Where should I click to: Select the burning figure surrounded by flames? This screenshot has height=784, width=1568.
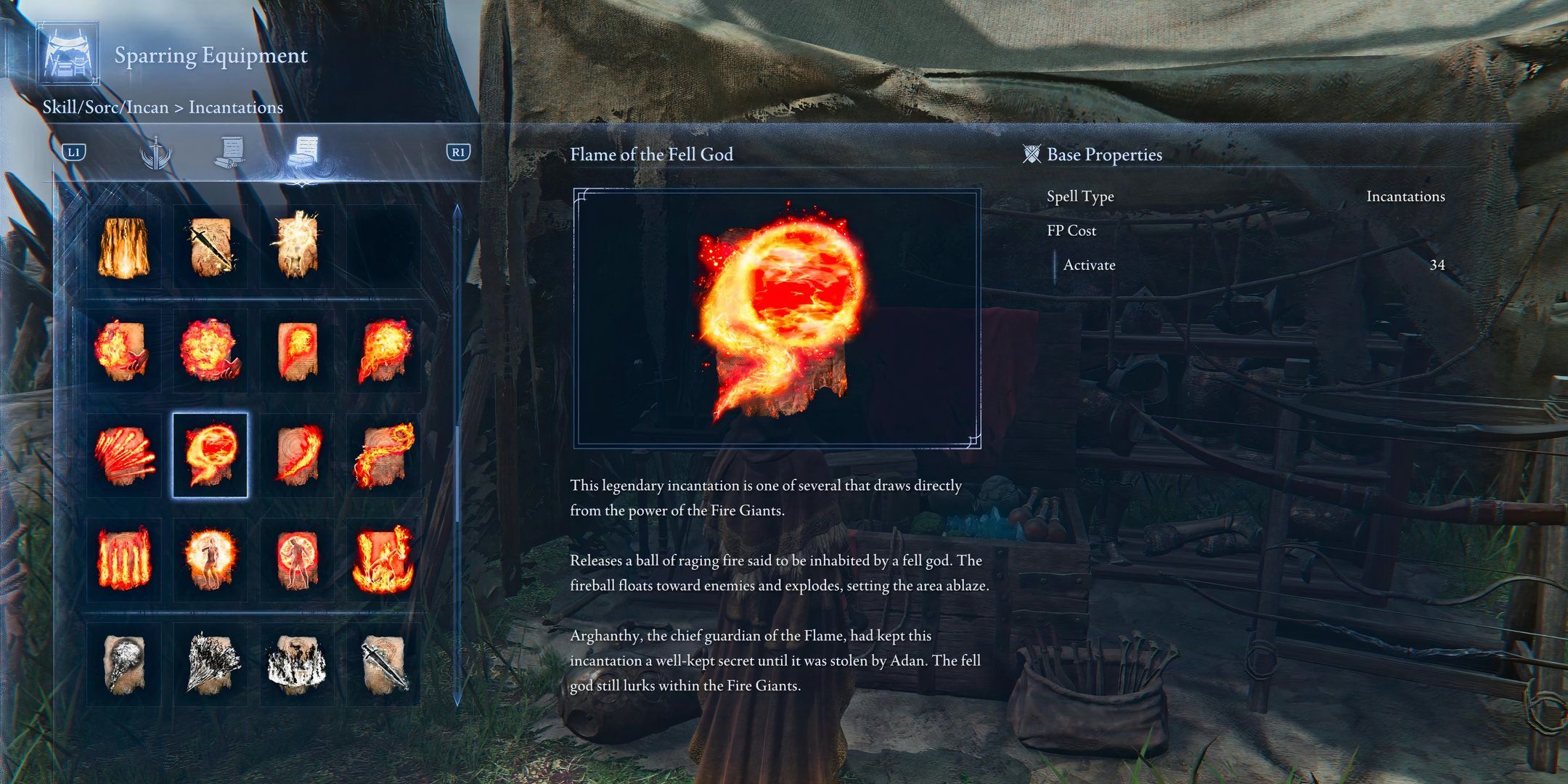point(383,559)
